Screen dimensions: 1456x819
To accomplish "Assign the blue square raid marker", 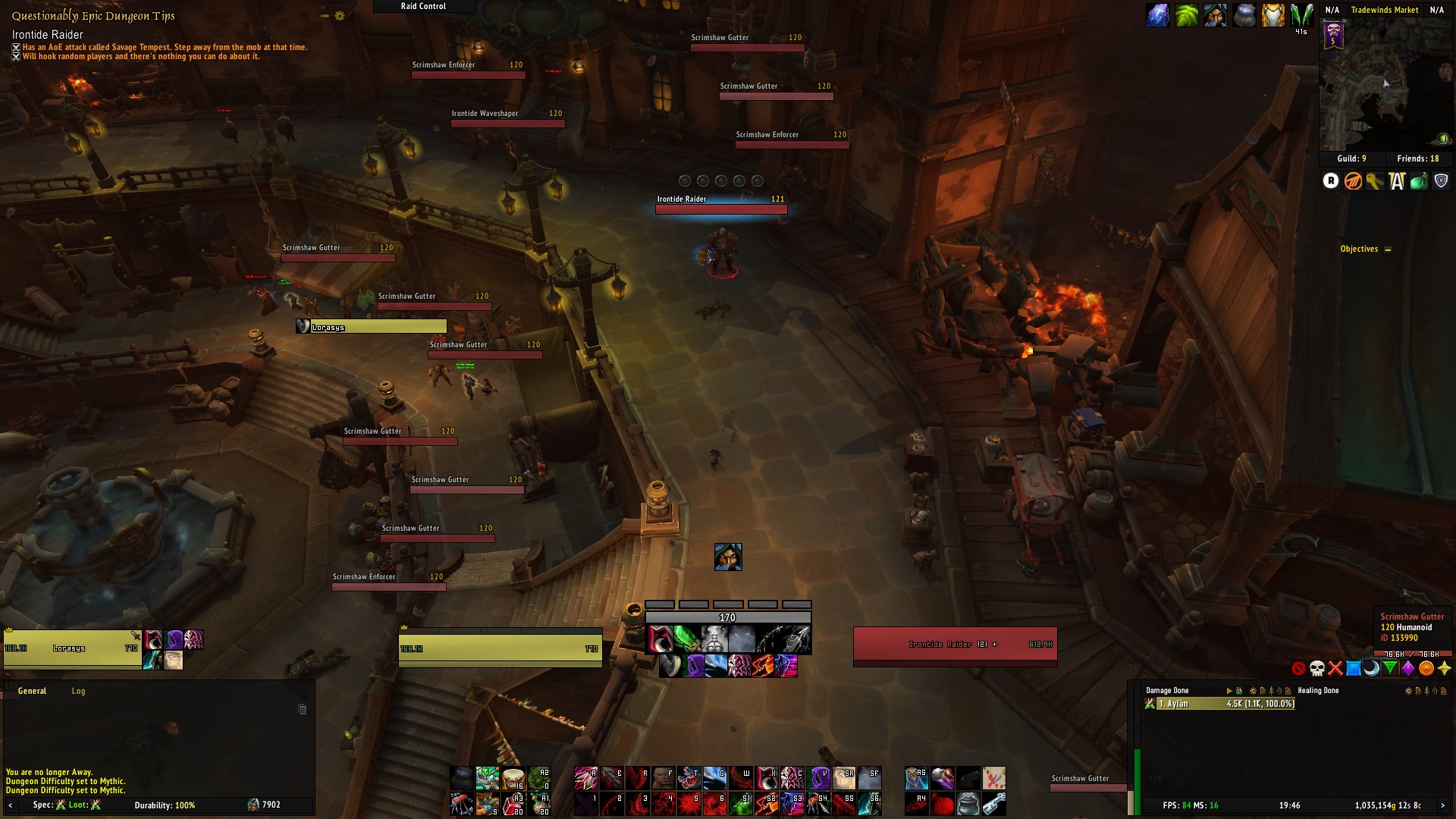I will [x=1354, y=668].
